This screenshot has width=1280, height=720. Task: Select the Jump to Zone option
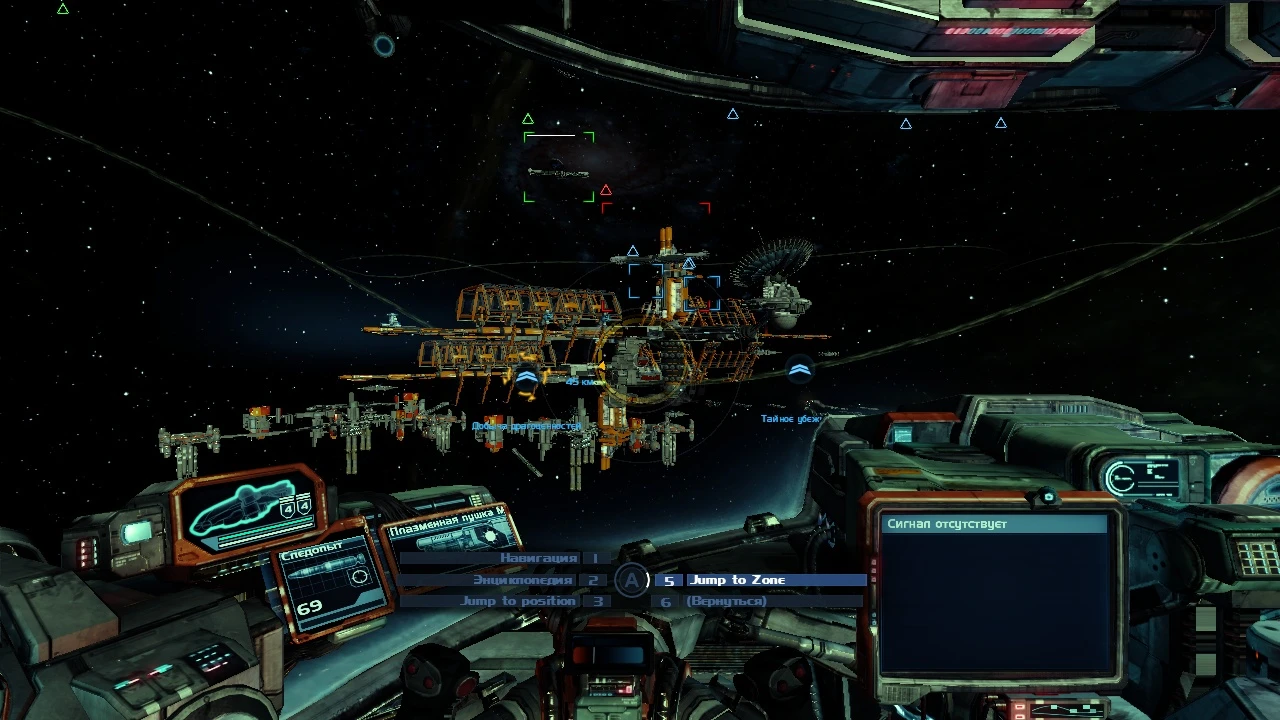[x=738, y=580]
